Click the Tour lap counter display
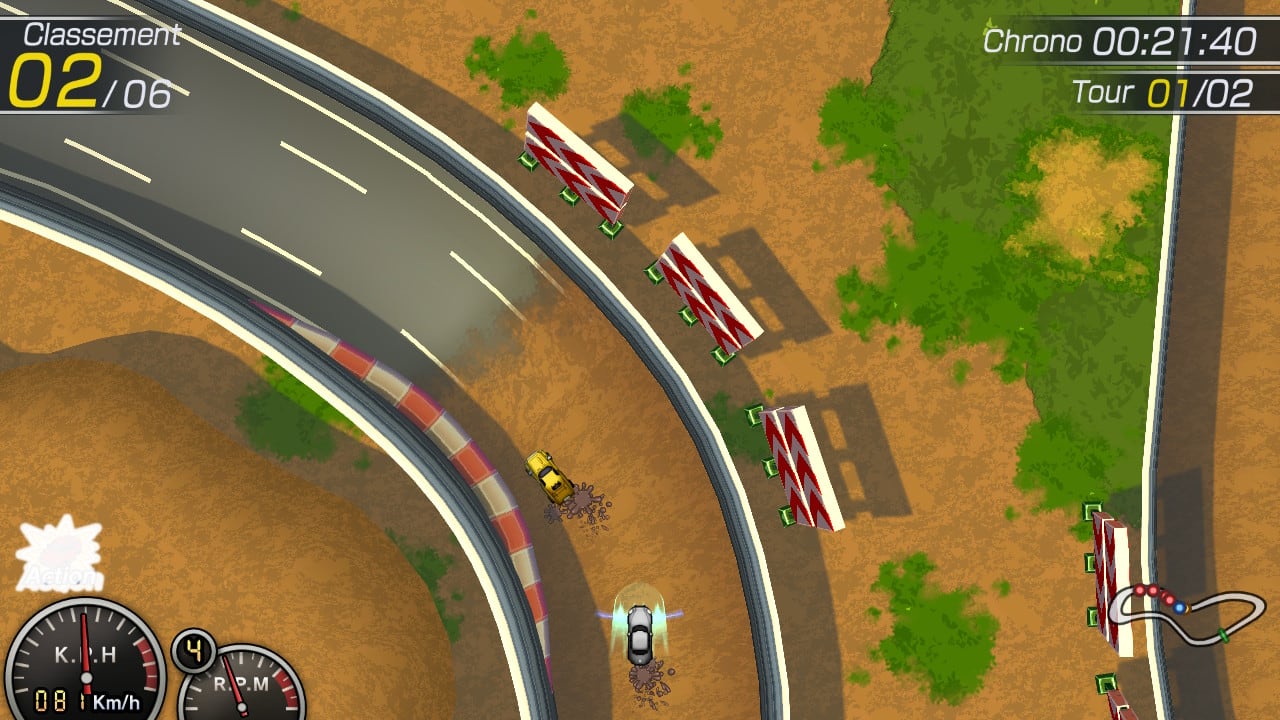This screenshot has height=720, width=1280. point(1165,90)
